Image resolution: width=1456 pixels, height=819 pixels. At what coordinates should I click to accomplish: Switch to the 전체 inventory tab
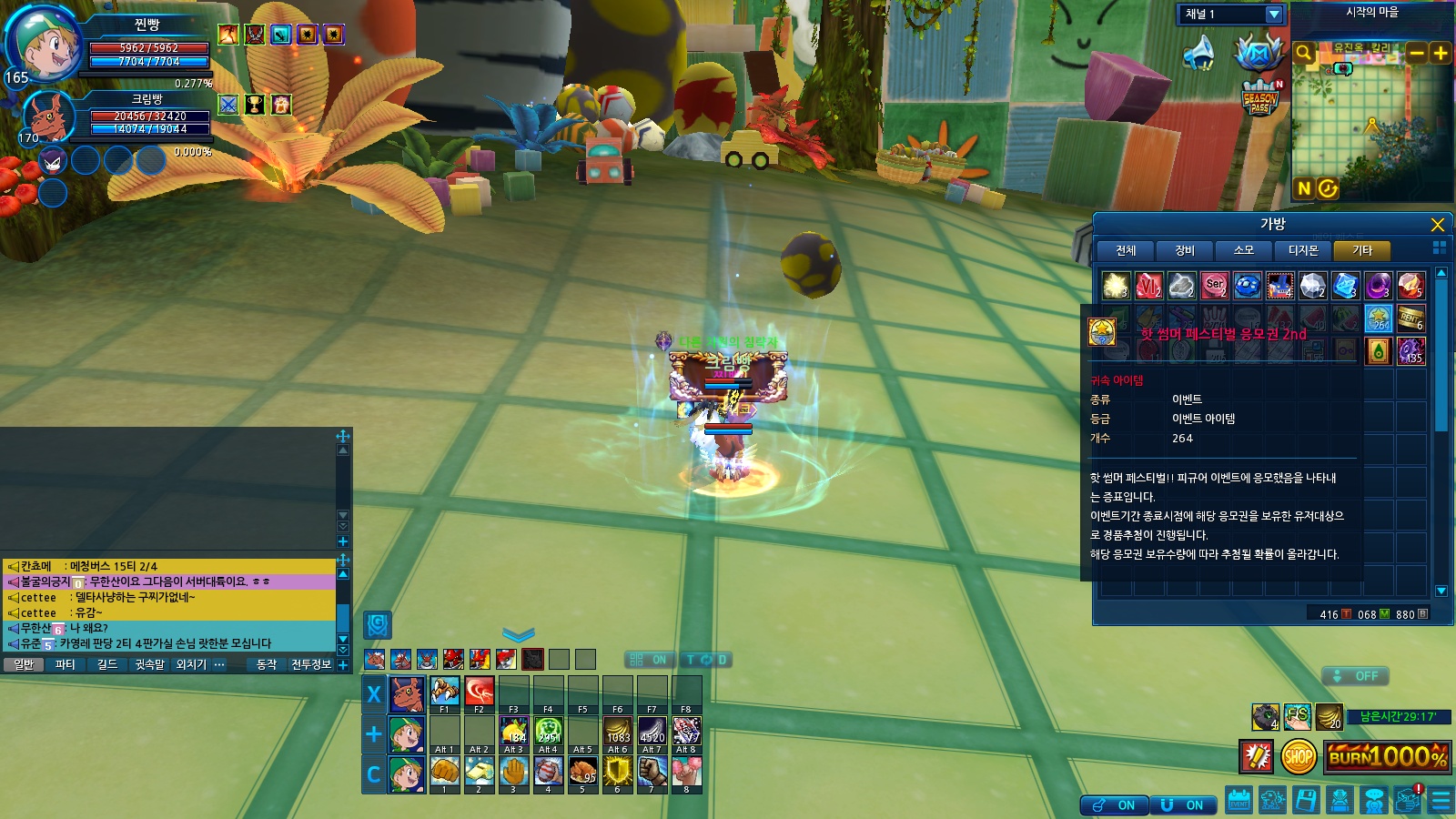[x=1126, y=250]
